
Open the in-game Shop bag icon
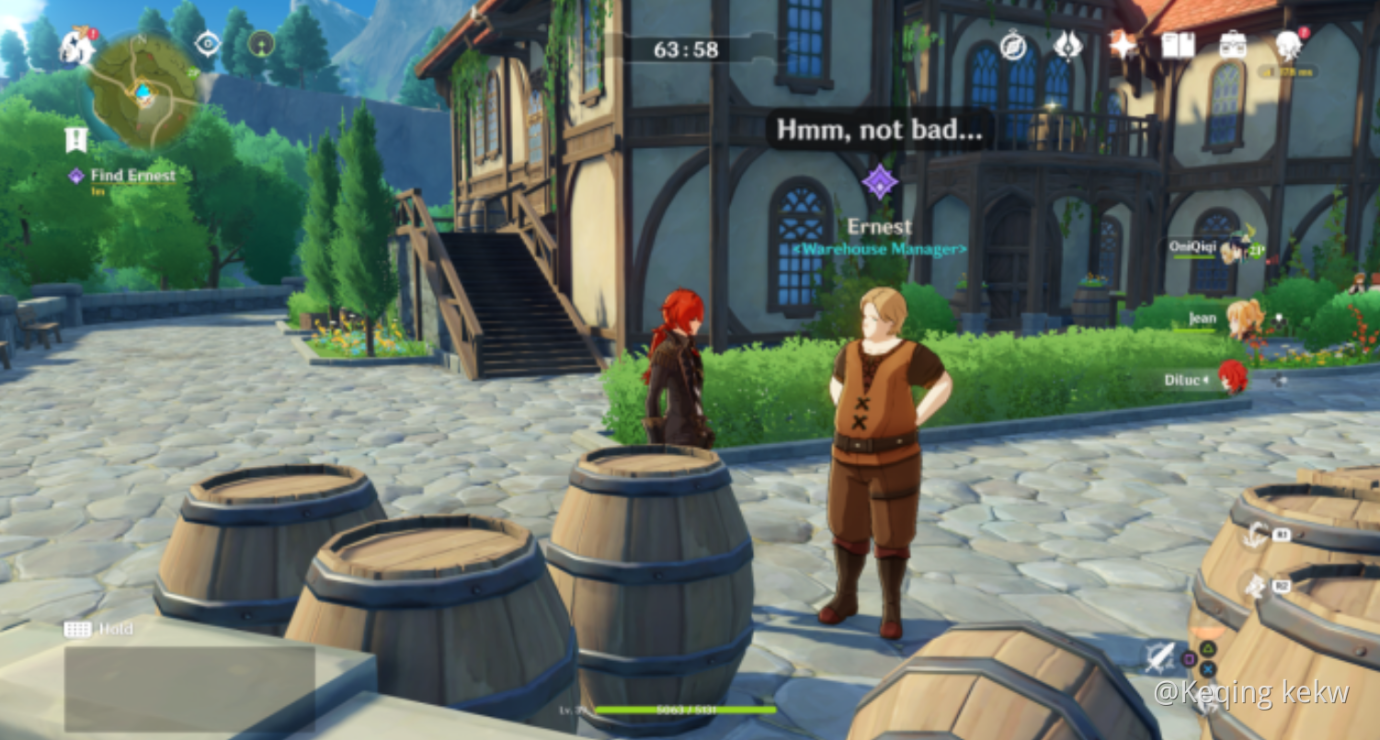[x=1233, y=45]
